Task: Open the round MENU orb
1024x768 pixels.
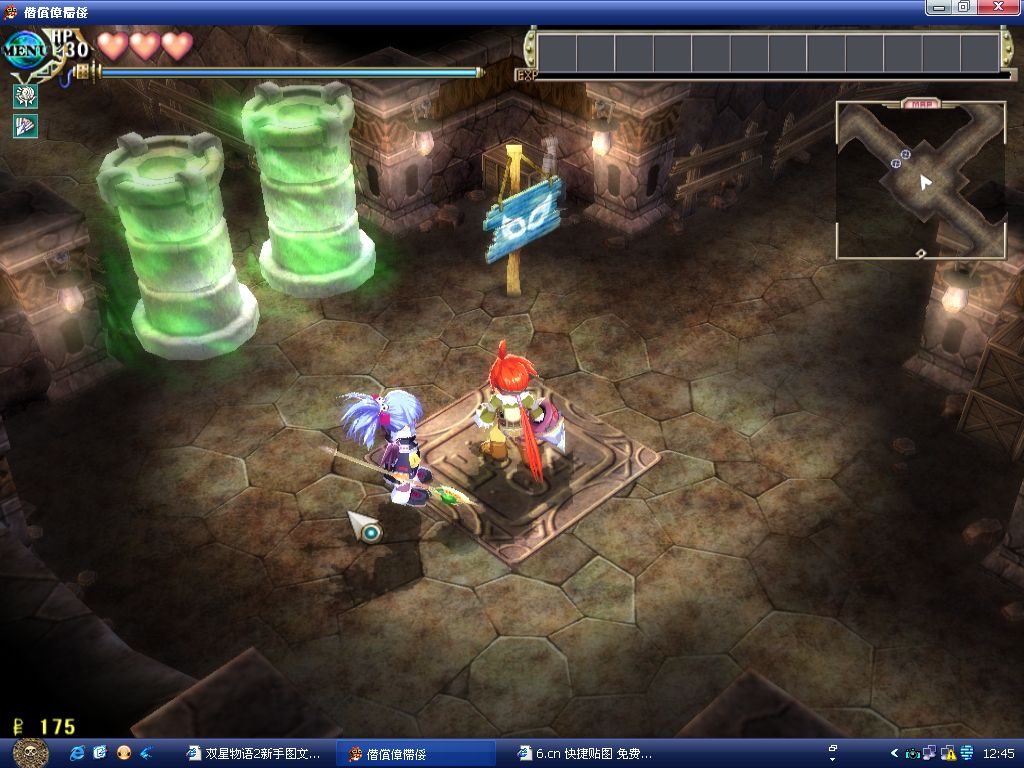Action: [x=25, y=47]
